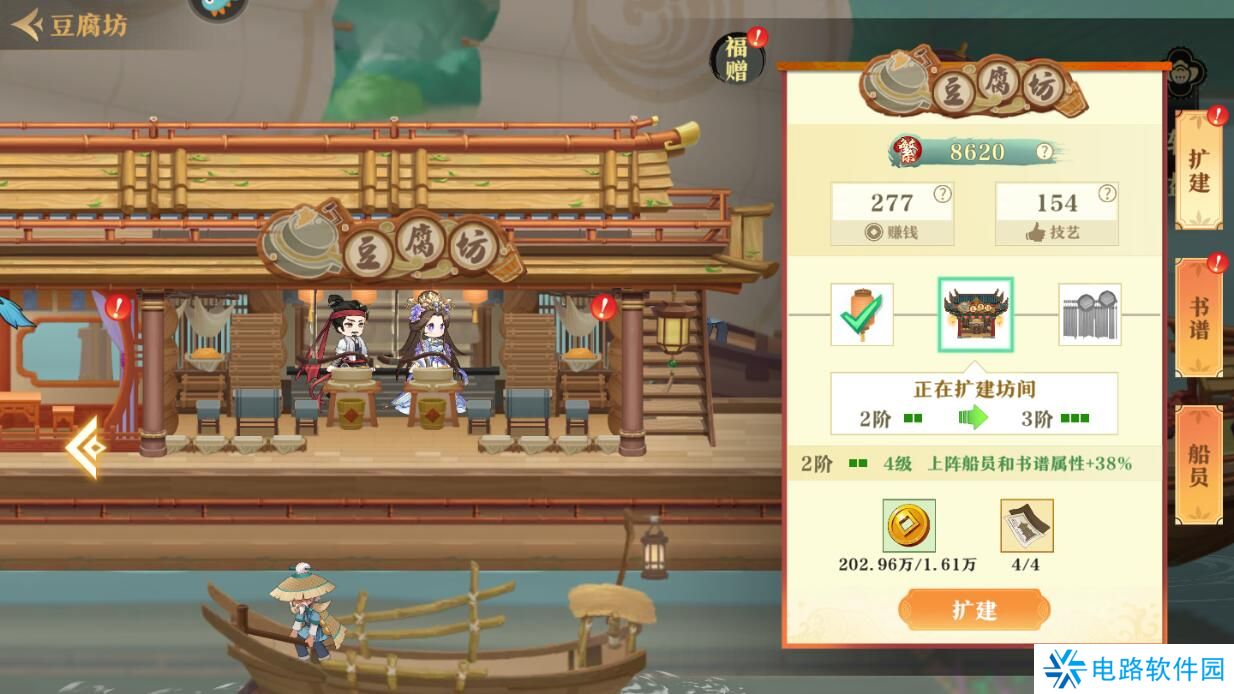The width and height of the screenshot is (1234, 694).
Task: Select the highlighted building upgrade stage
Action: tap(975, 314)
